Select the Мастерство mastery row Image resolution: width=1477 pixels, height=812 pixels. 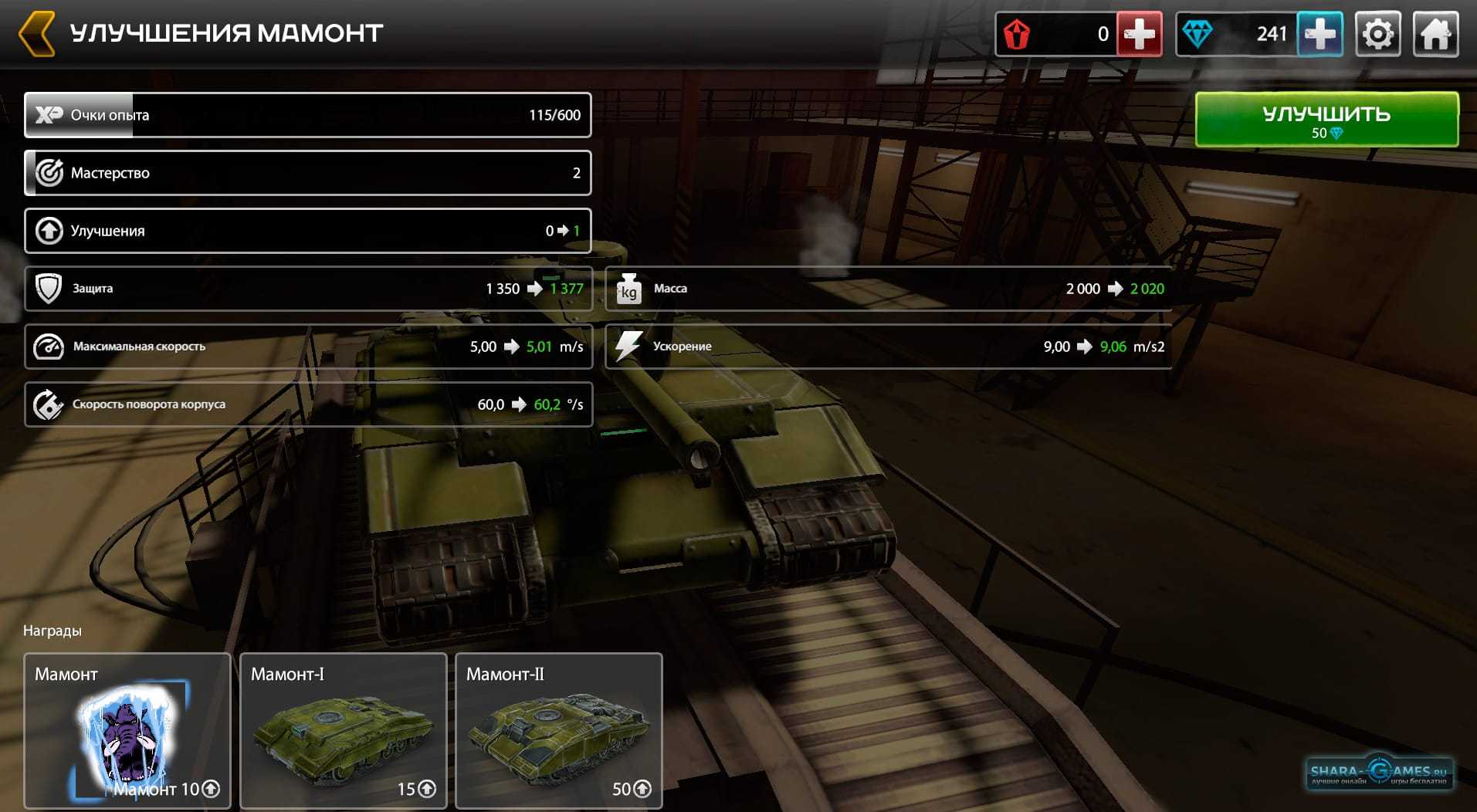point(307,173)
